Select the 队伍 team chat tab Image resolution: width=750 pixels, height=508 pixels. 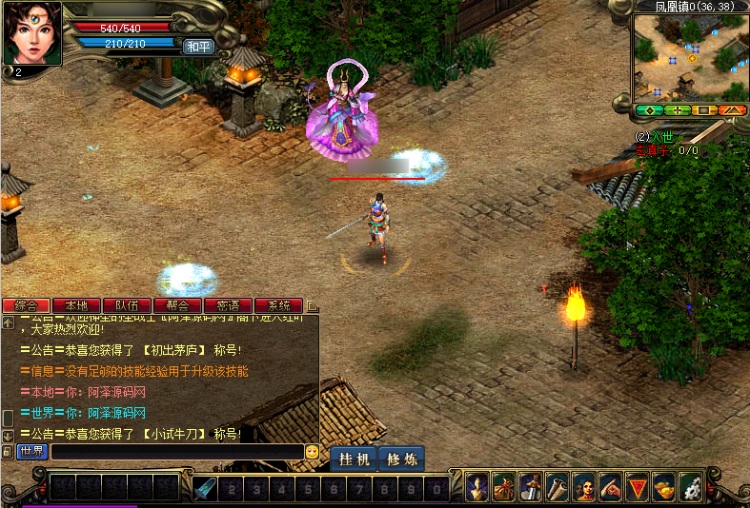[x=127, y=305]
